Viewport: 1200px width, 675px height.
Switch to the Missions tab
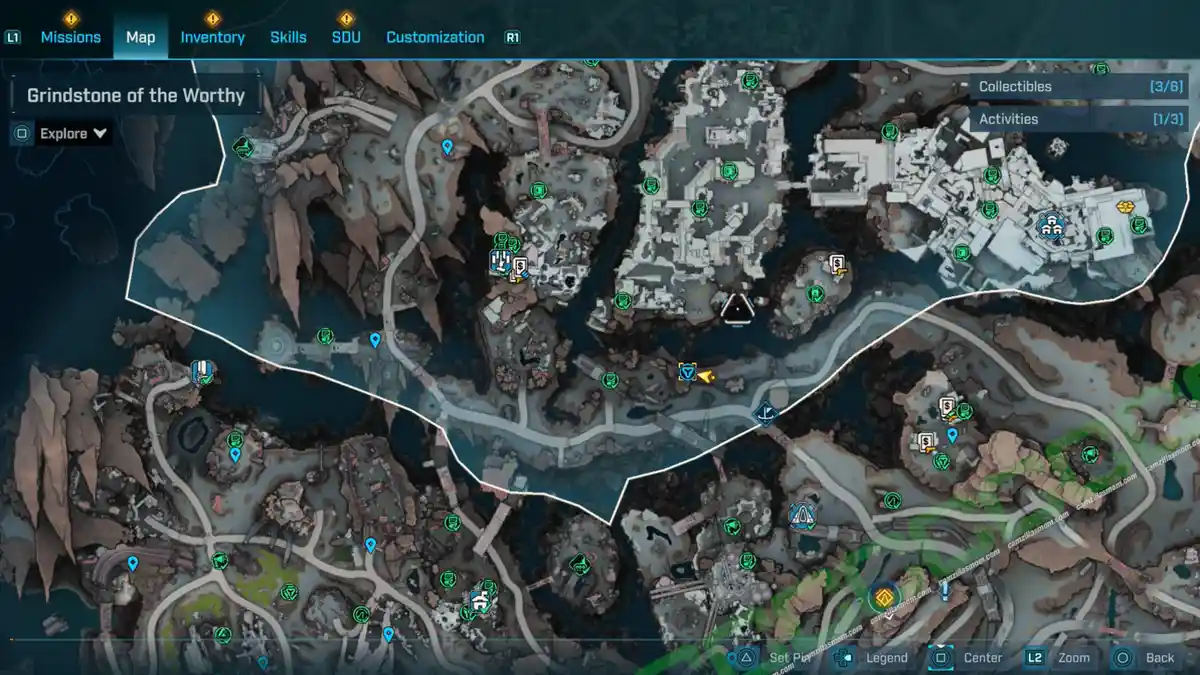pyautogui.click(x=70, y=37)
